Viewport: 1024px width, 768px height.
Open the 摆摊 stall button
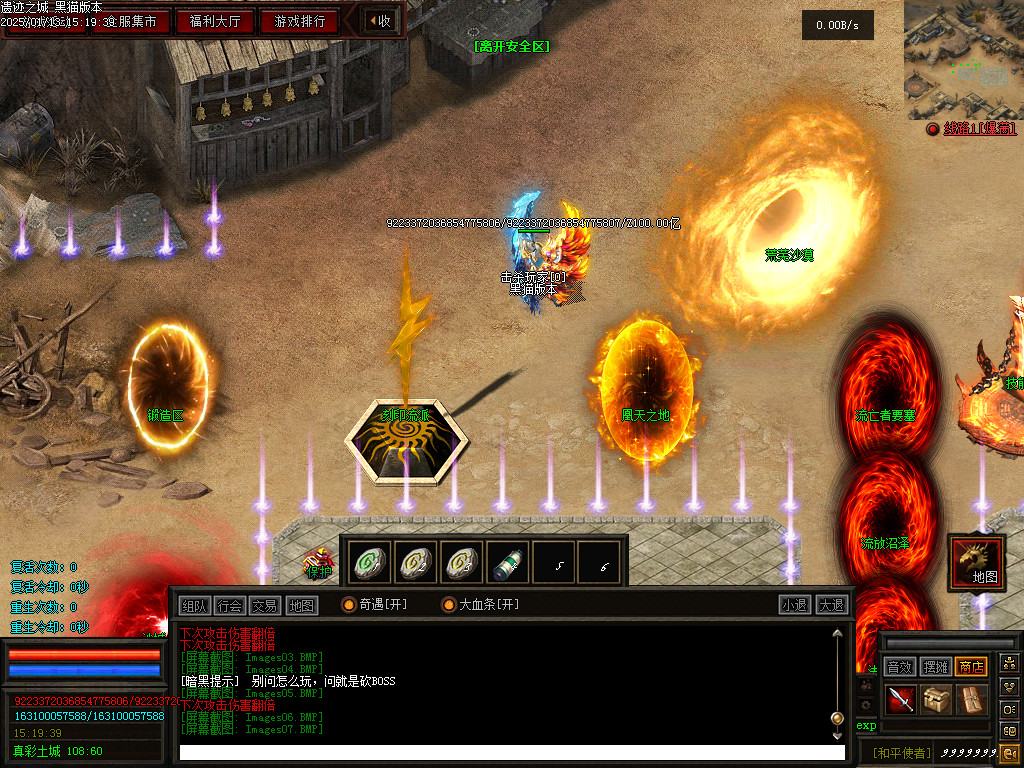click(x=936, y=667)
